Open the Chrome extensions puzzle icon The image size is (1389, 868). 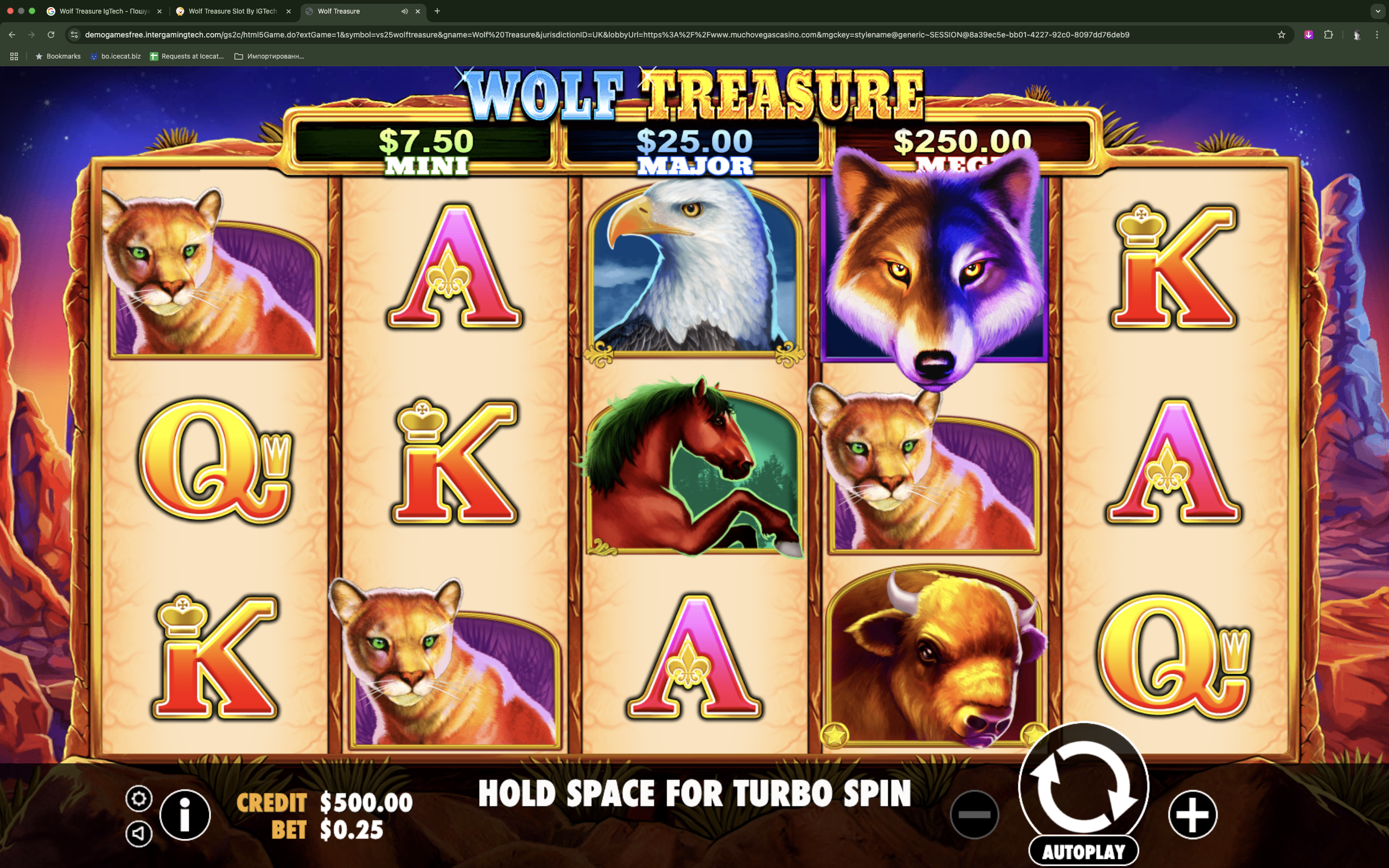click(1328, 34)
